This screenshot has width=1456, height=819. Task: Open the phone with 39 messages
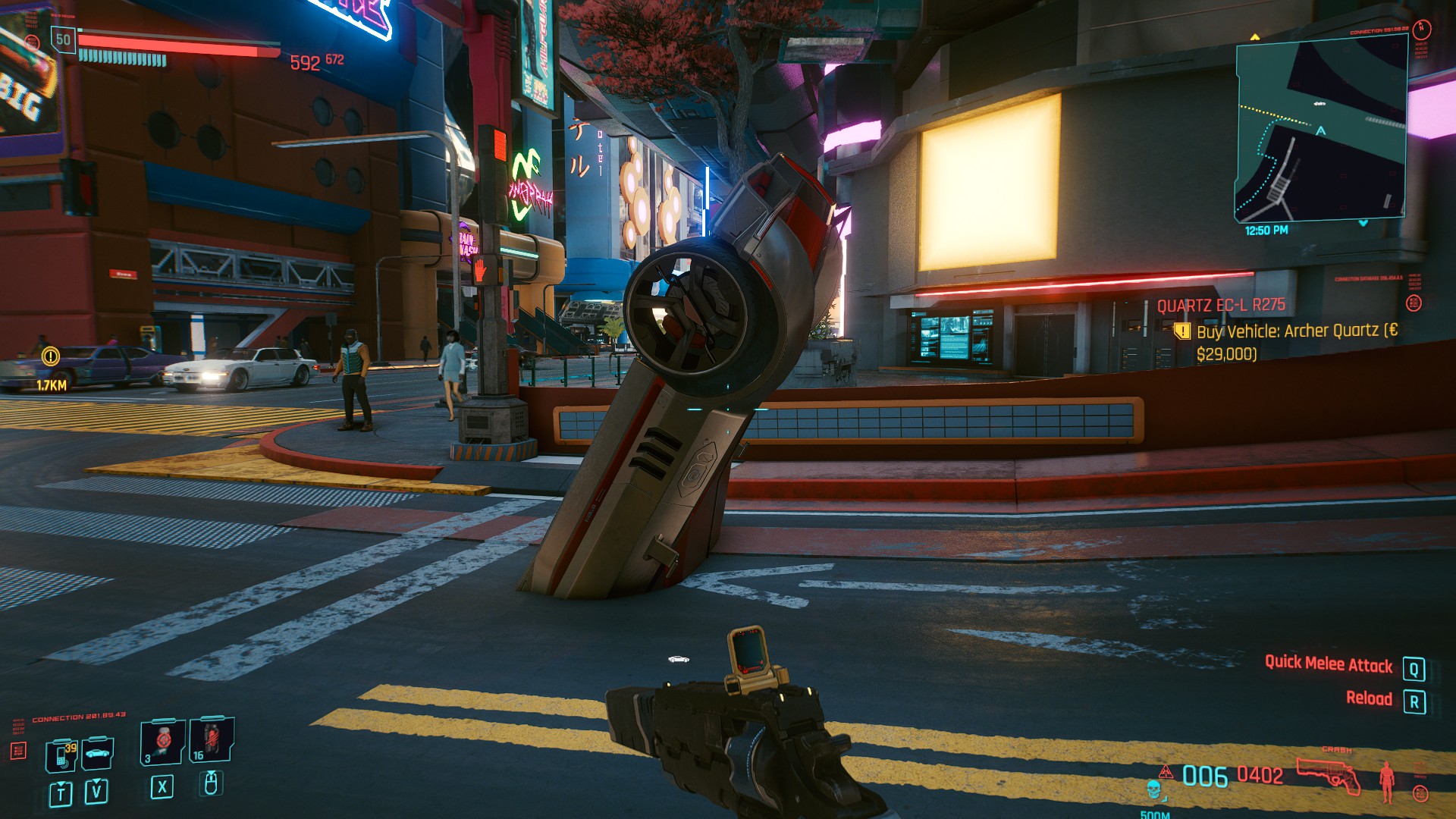(x=62, y=756)
